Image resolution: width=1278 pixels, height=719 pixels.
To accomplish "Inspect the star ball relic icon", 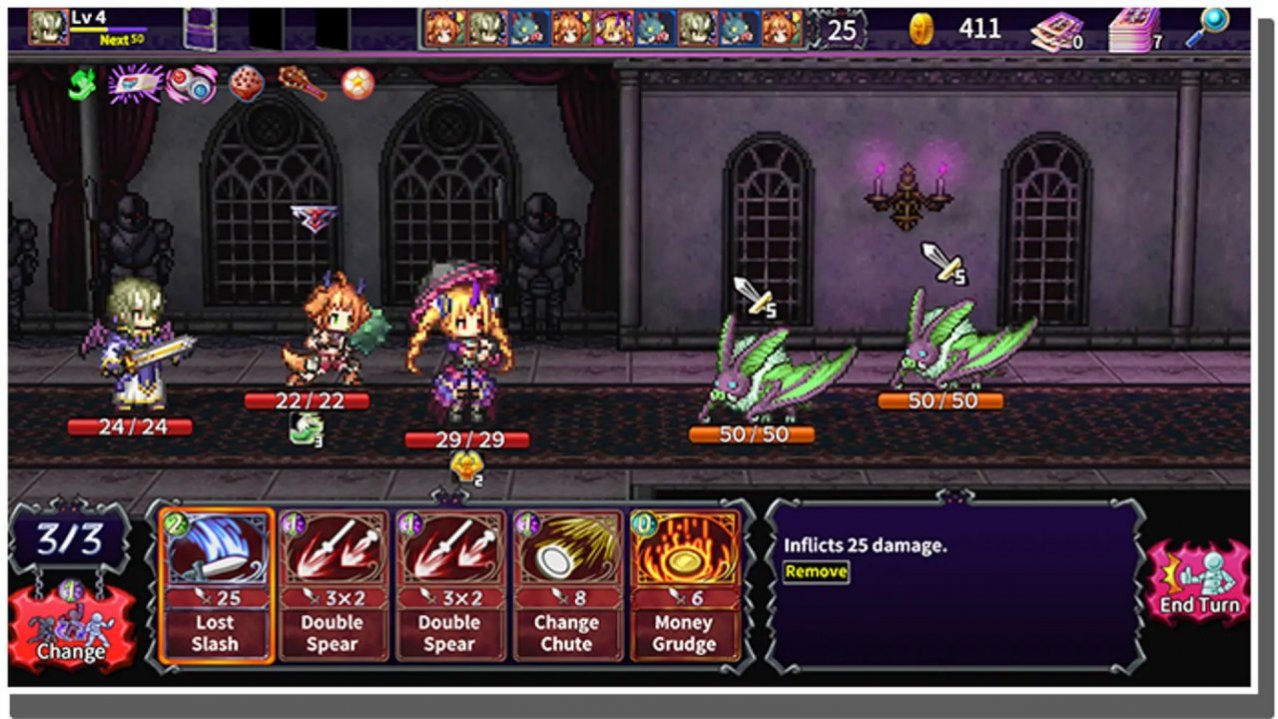I will pos(356,84).
